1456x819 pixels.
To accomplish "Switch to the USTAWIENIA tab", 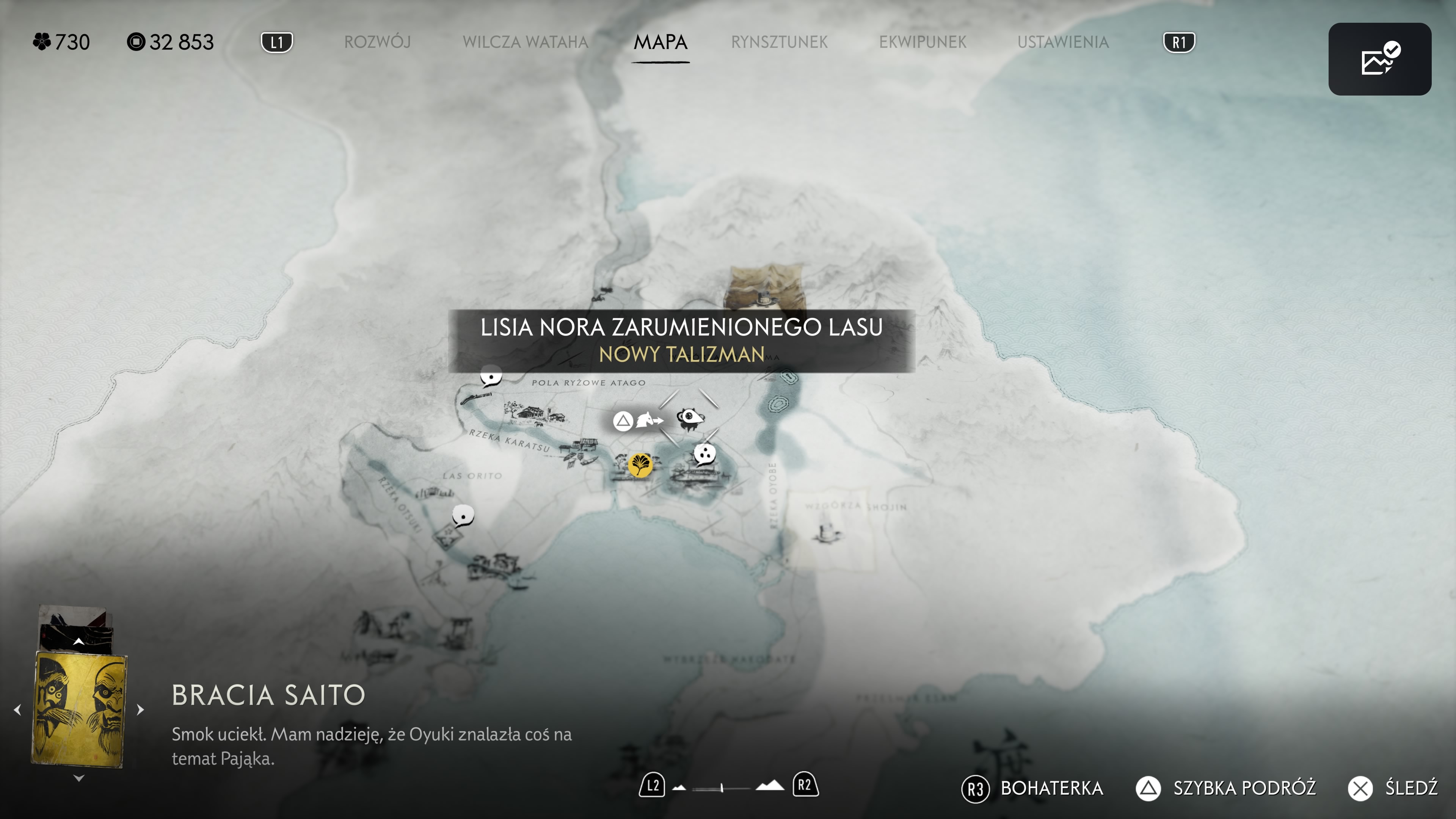I will (1062, 42).
